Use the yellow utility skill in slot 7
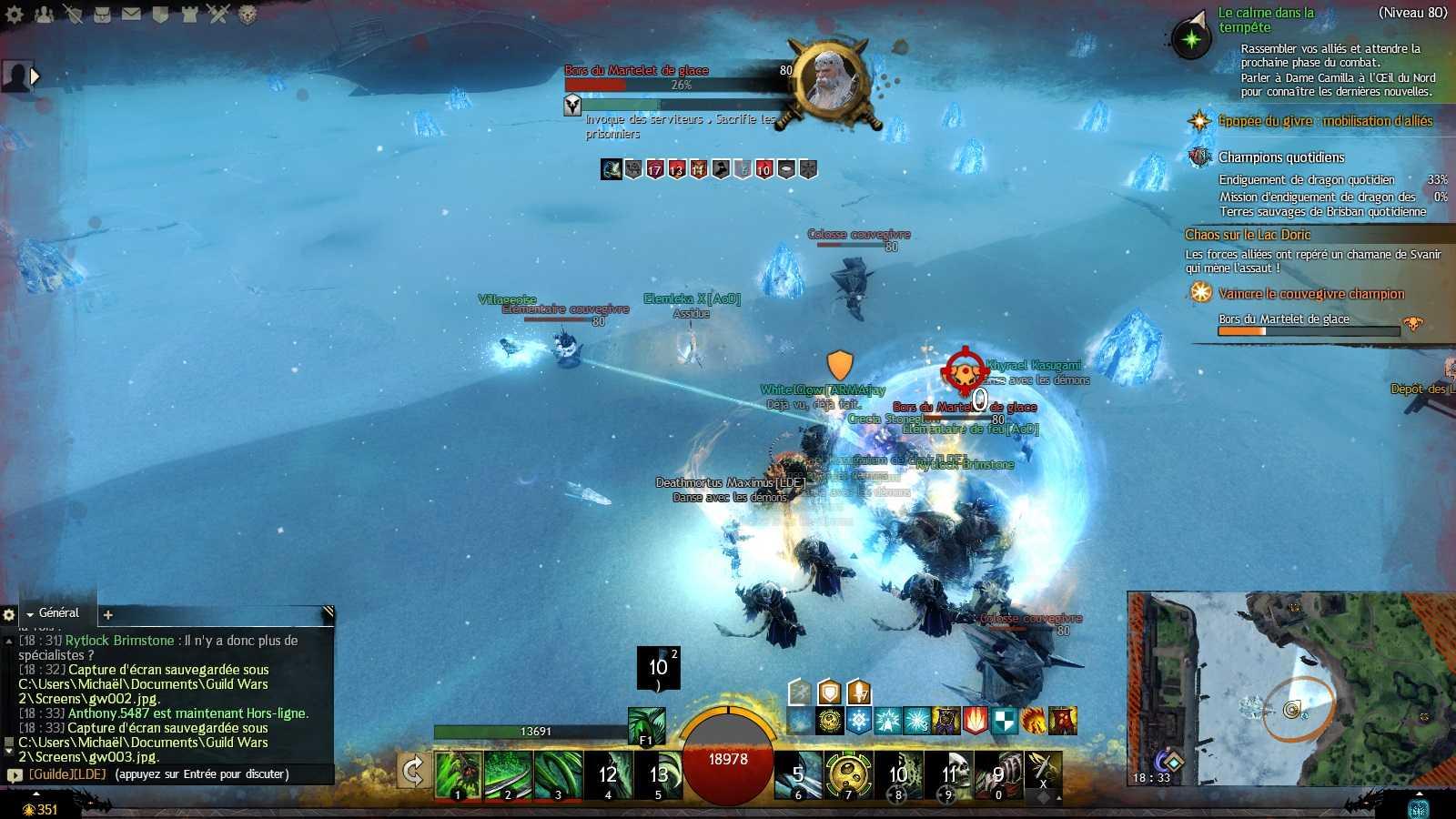Screen dimensions: 1456x819 848,774
